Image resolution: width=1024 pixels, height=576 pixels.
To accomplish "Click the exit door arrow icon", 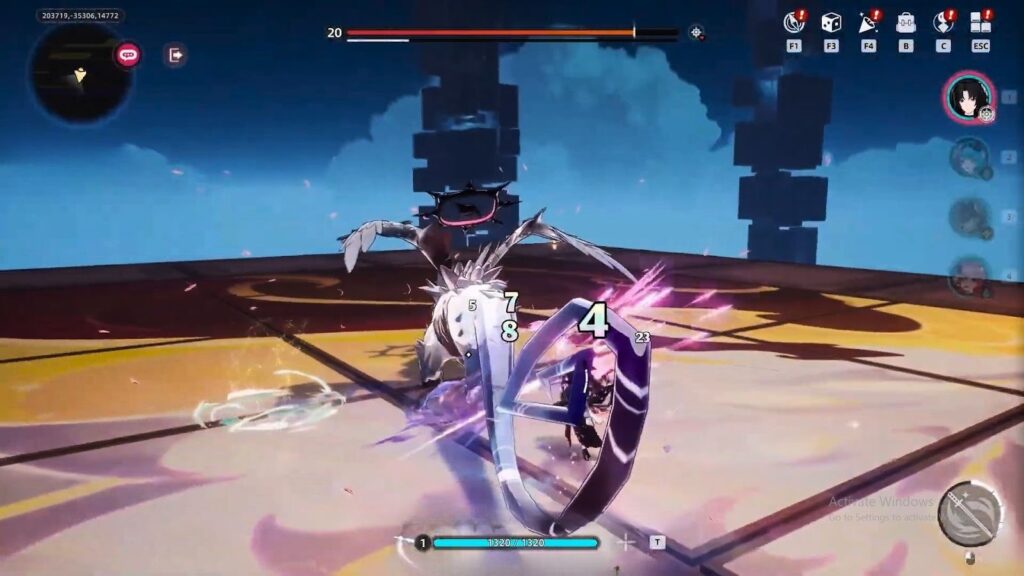I will pyautogui.click(x=175, y=55).
